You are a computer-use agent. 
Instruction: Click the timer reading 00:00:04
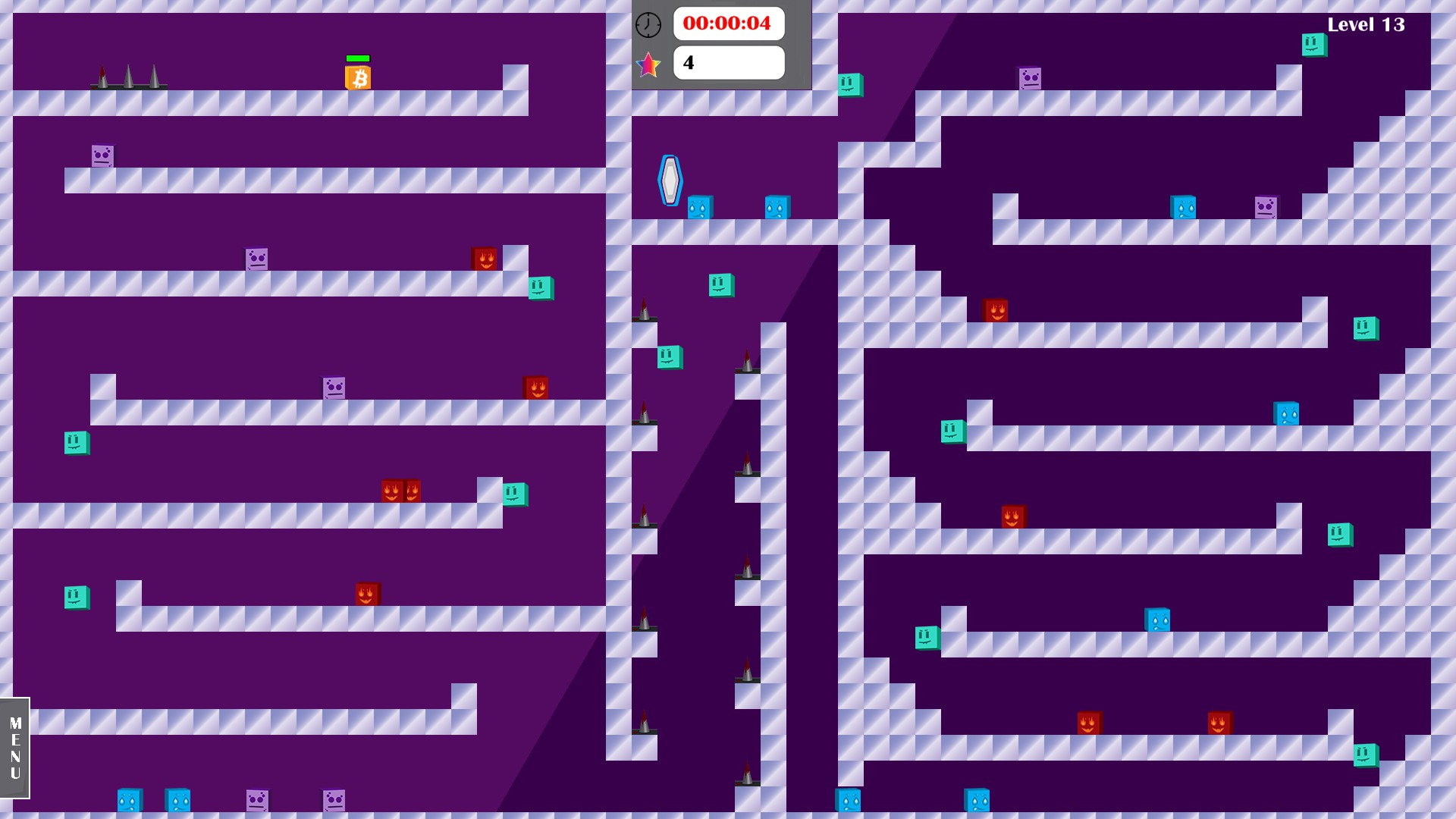(x=728, y=24)
